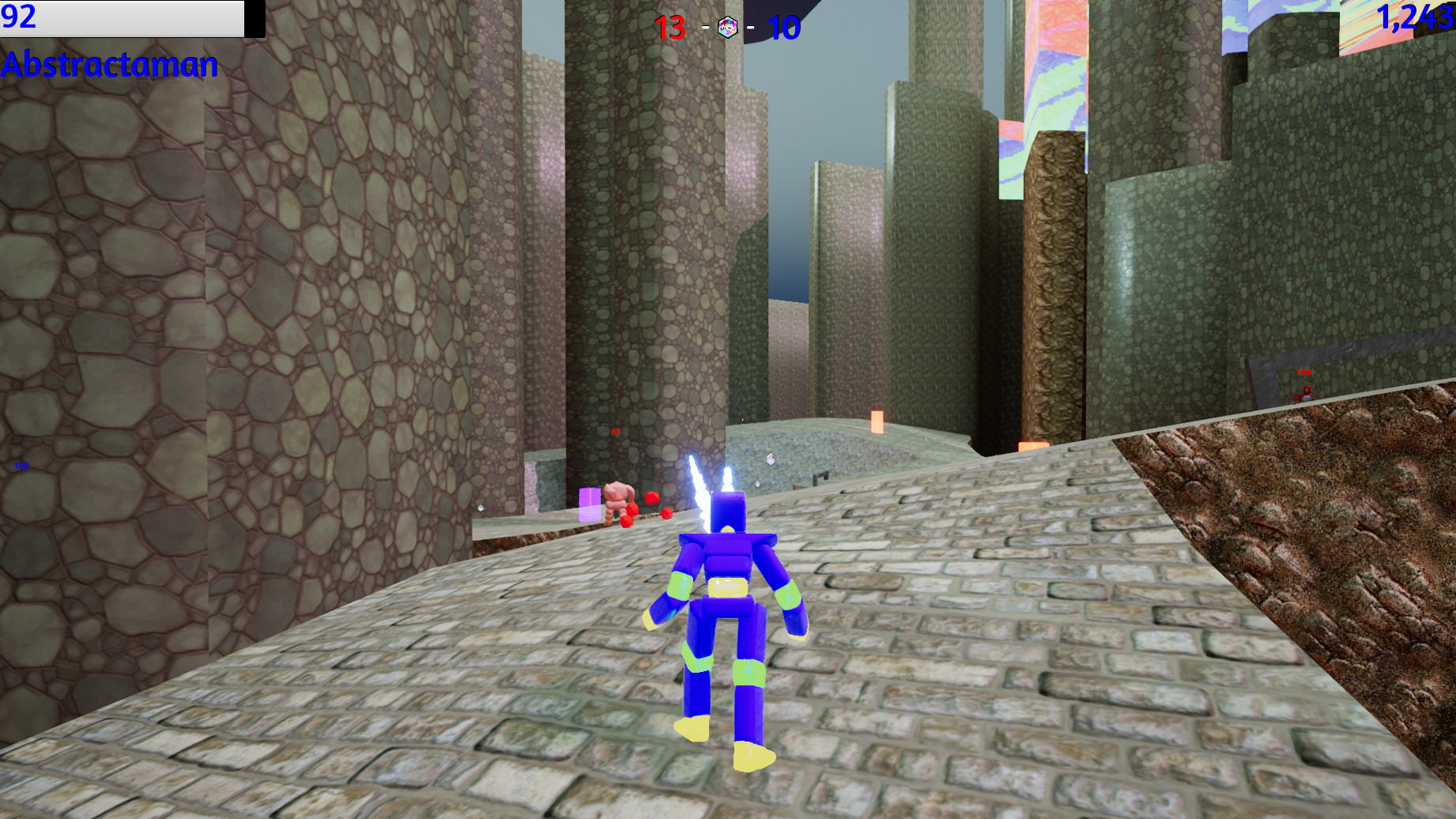The height and width of the screenshot is (819, 1456).
Task: Select the player name Abstractaman
Action: tap(109, 65)
